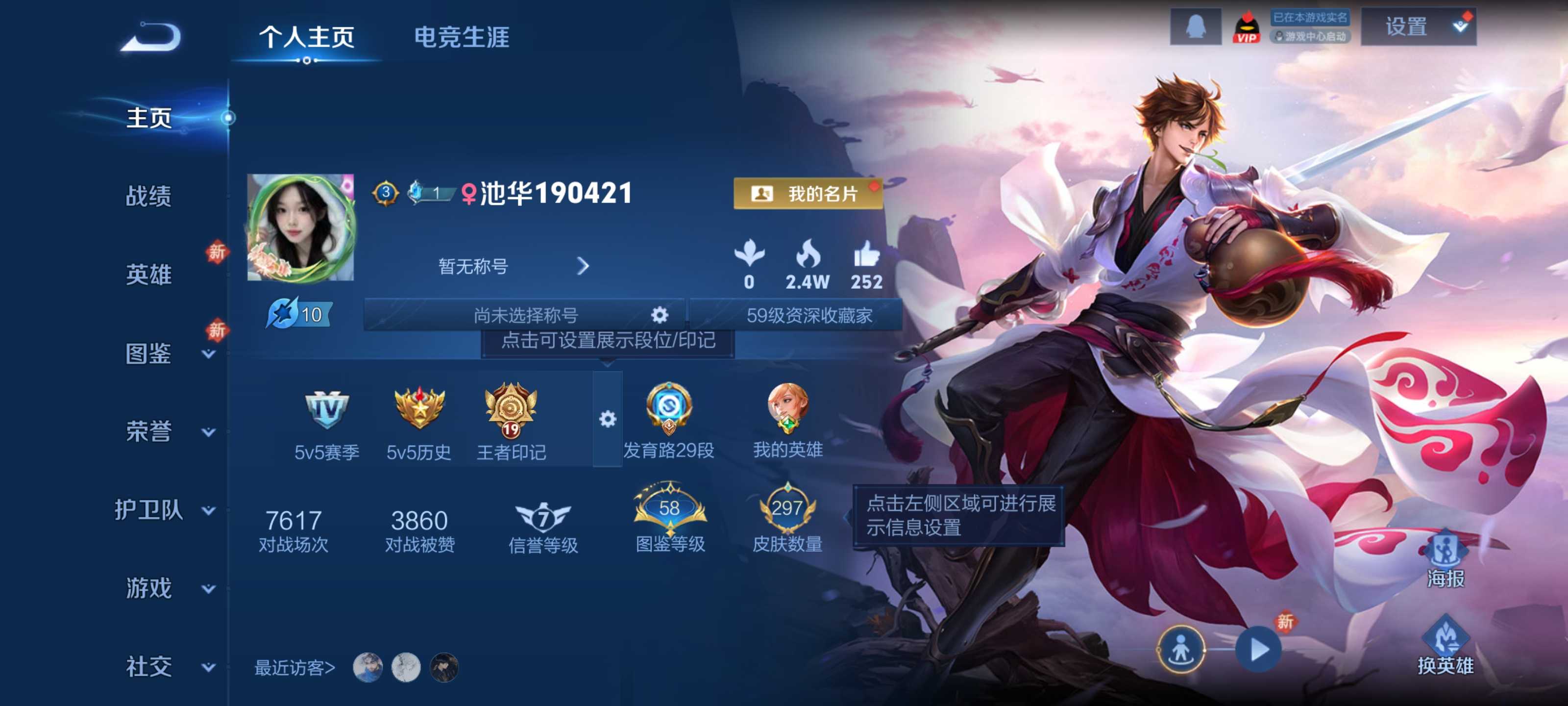Screen dimensions: 1568x706
Task: Open the 英雄 sidebar entry
Action: click(x=148, y=275)
